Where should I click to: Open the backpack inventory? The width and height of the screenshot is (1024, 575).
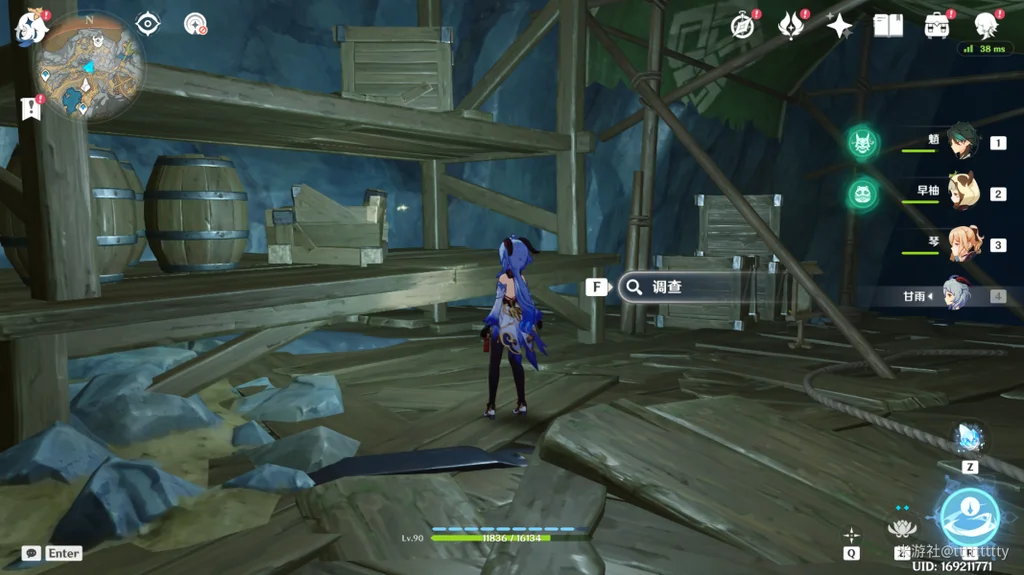(937, 25)
